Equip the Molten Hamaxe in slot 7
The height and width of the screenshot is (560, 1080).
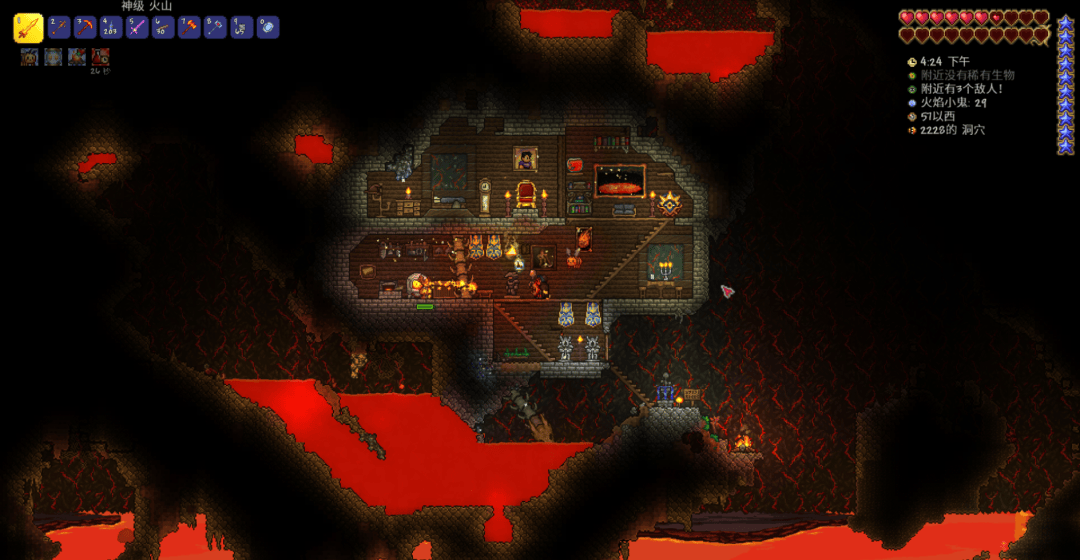190,27
